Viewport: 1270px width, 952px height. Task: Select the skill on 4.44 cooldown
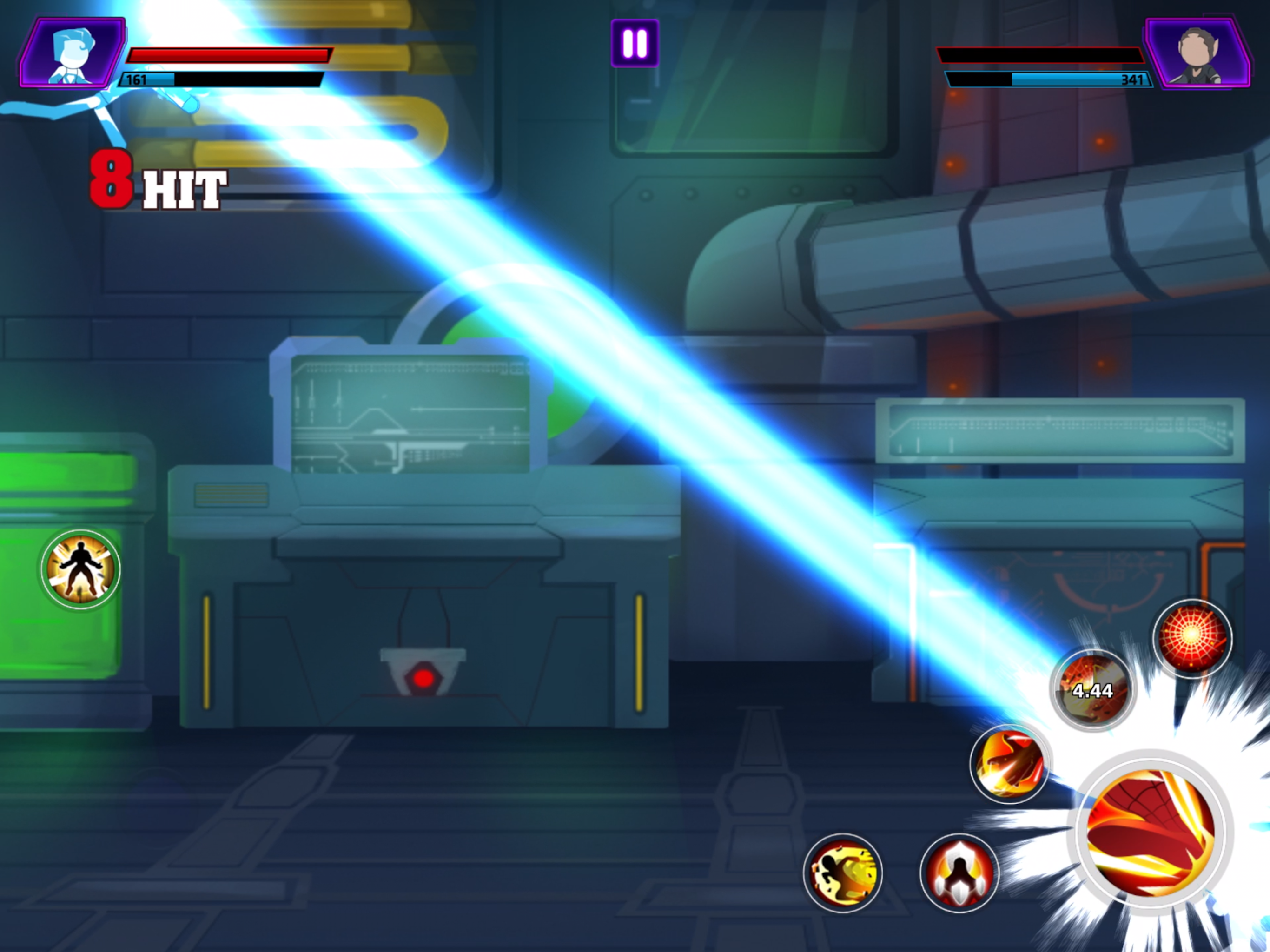pyautogui.click(x=1092, y=690)
